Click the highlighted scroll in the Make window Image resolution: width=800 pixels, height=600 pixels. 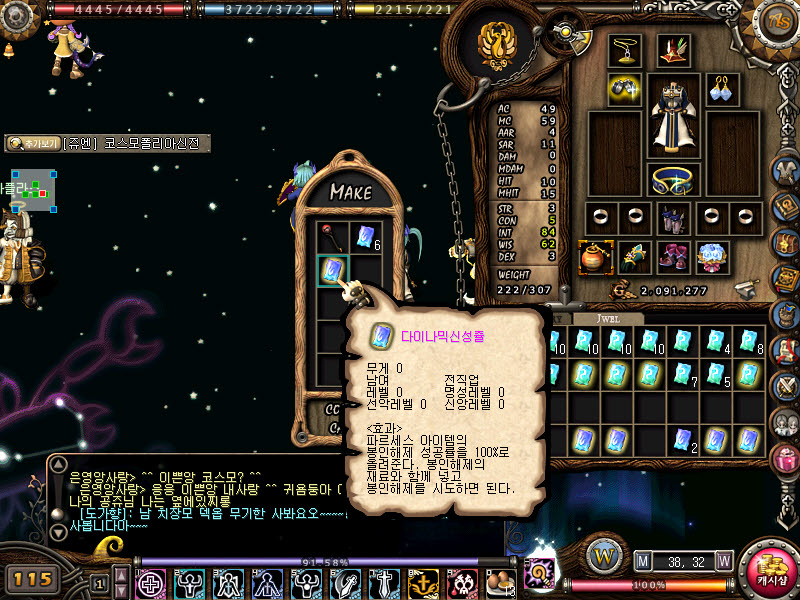pos(333,270)
